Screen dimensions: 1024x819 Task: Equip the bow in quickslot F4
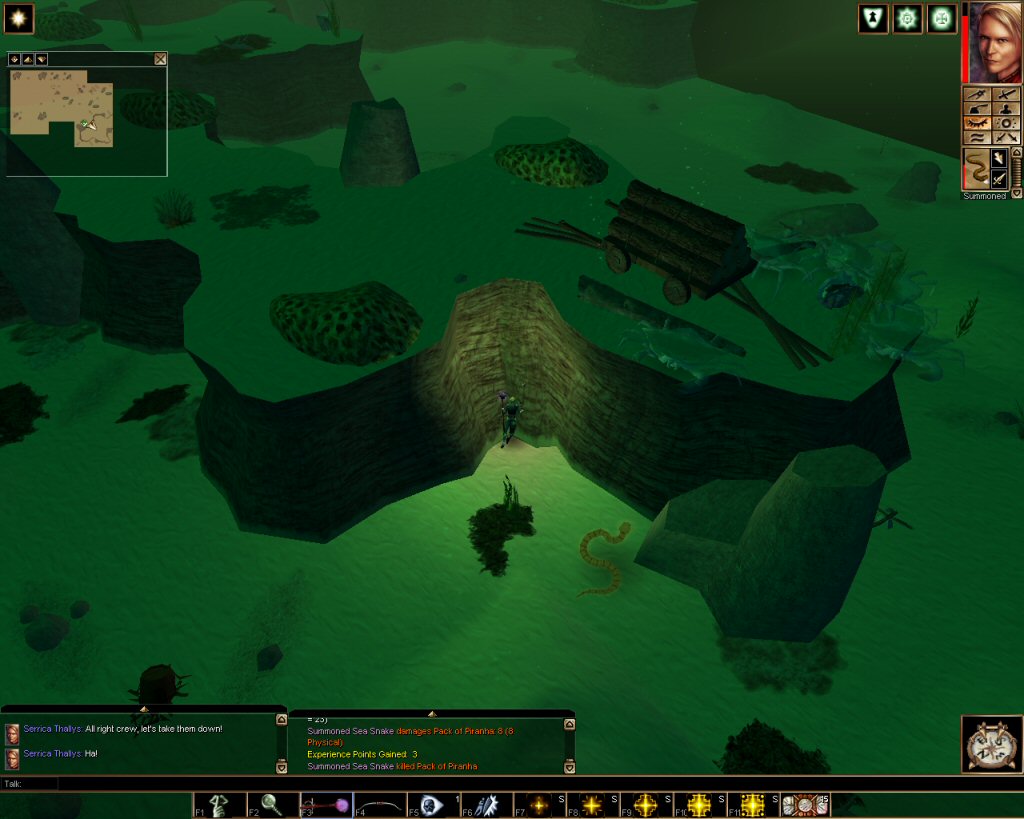(380, 805)
